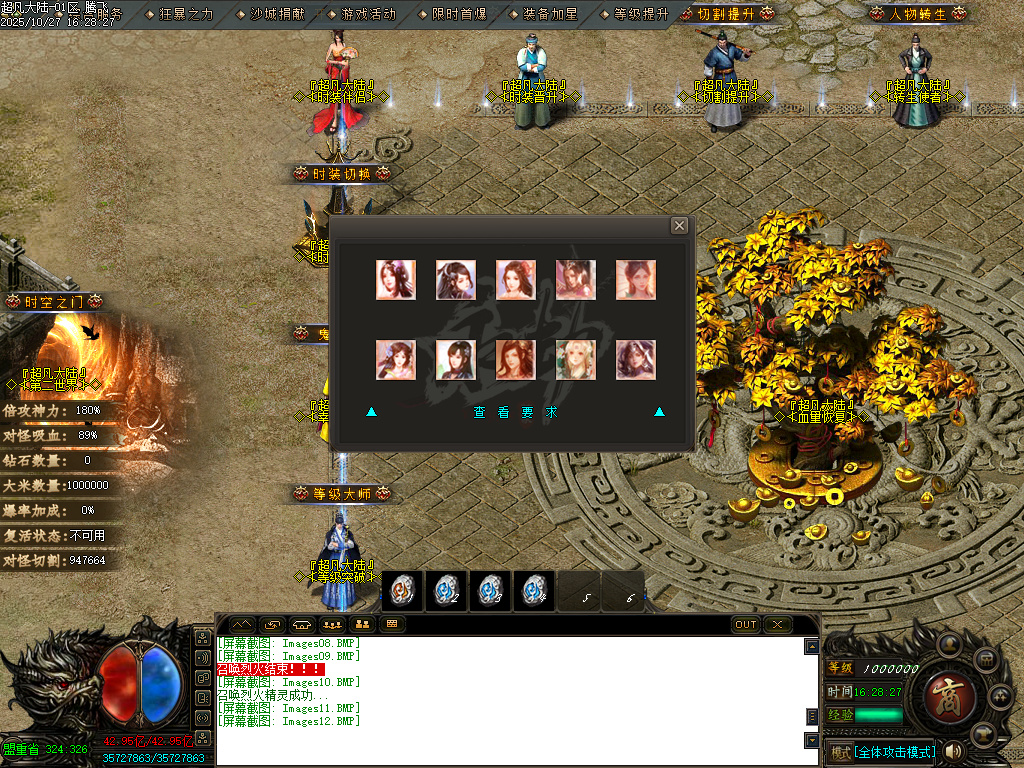Go to next portrait page with right triangle
Image resolution: width=1024 pixels, height=768 pixels.
coord(659,411)
